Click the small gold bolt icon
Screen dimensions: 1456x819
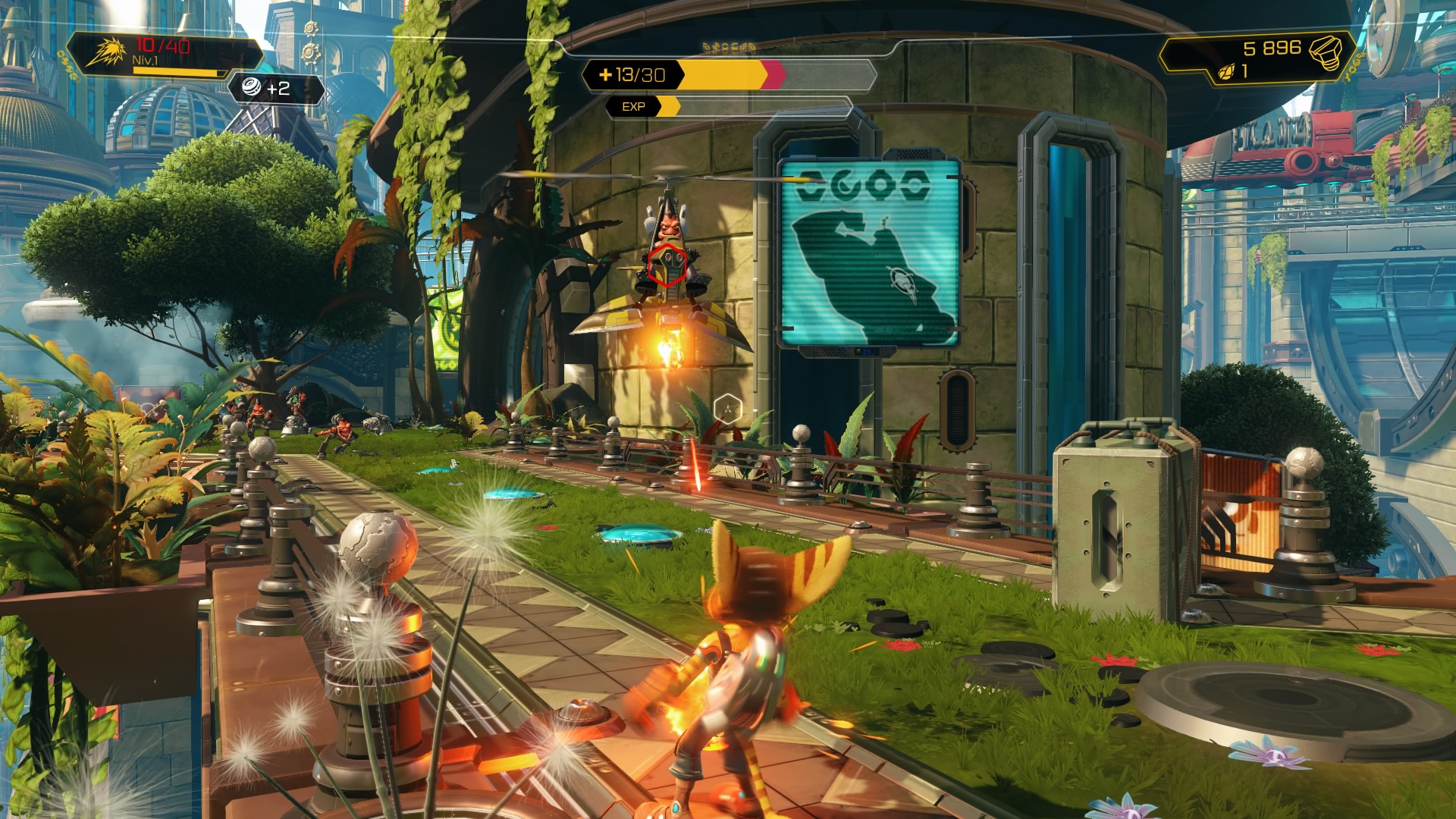coord(1225,72)
